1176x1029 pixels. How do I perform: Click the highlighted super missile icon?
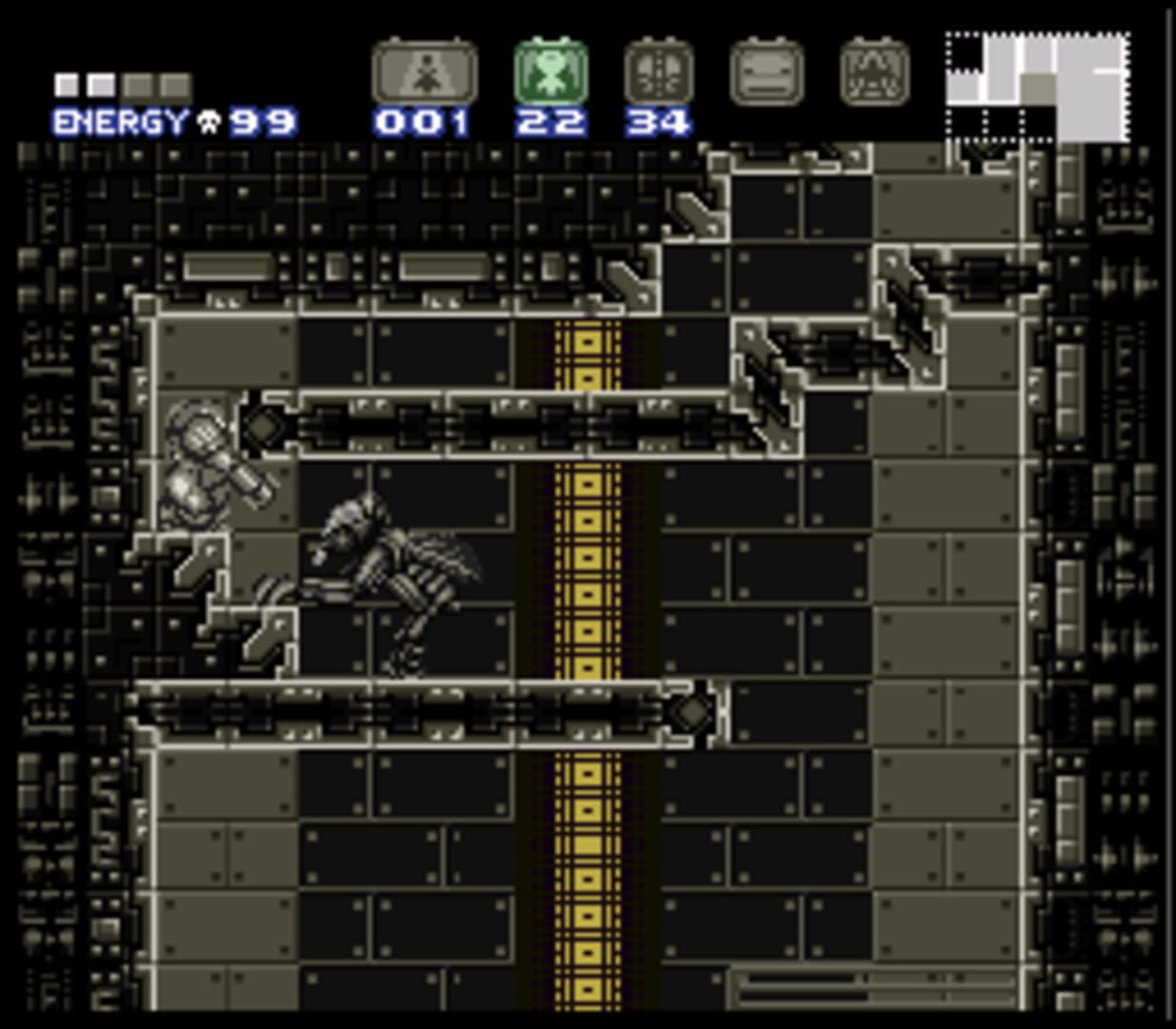point(551,72)
